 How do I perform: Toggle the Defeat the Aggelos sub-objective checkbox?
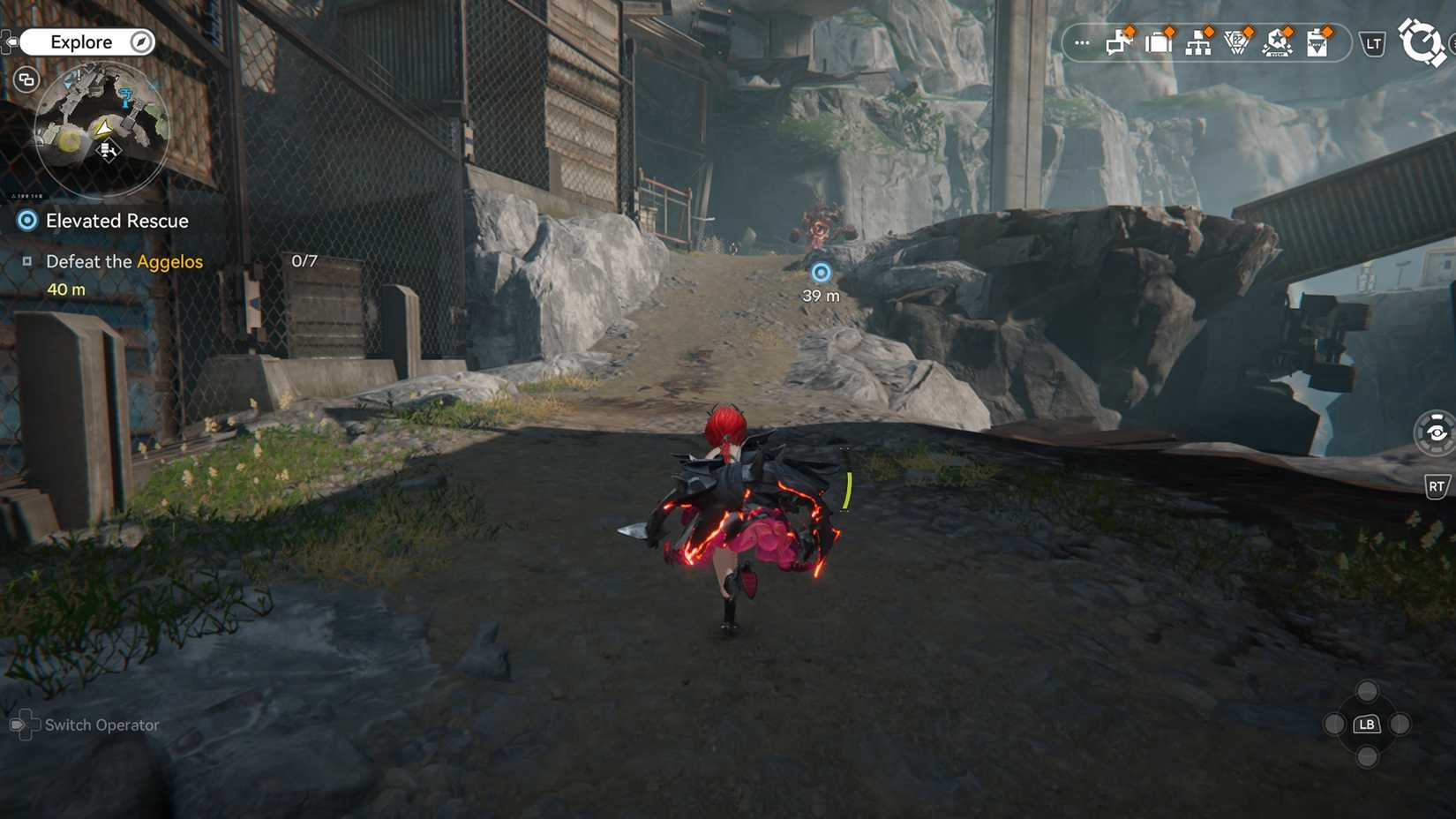pyautogui.click(x=28, y=261)
